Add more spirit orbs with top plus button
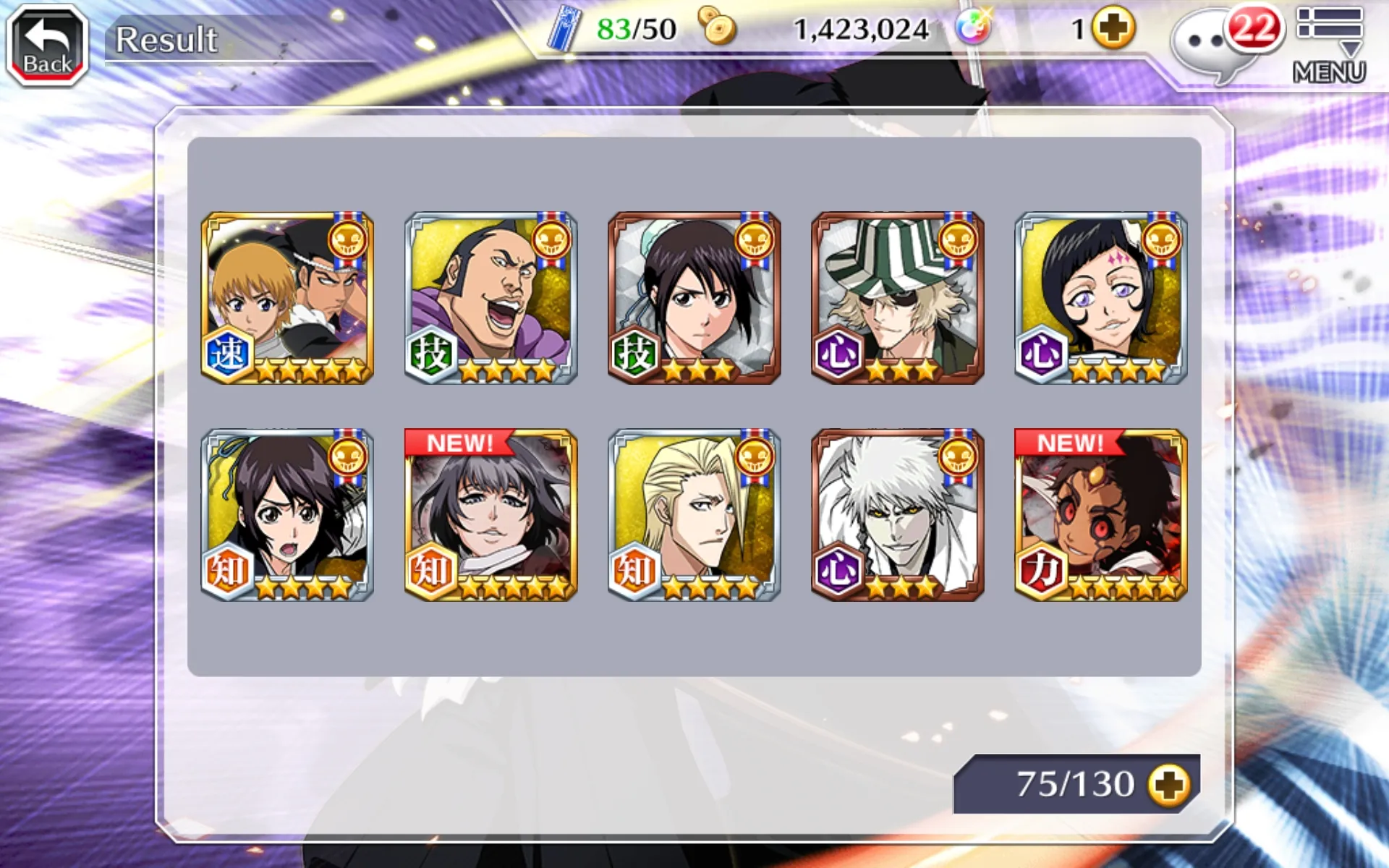This screenshot has height=868, width=1389. tap(1113, 29)
